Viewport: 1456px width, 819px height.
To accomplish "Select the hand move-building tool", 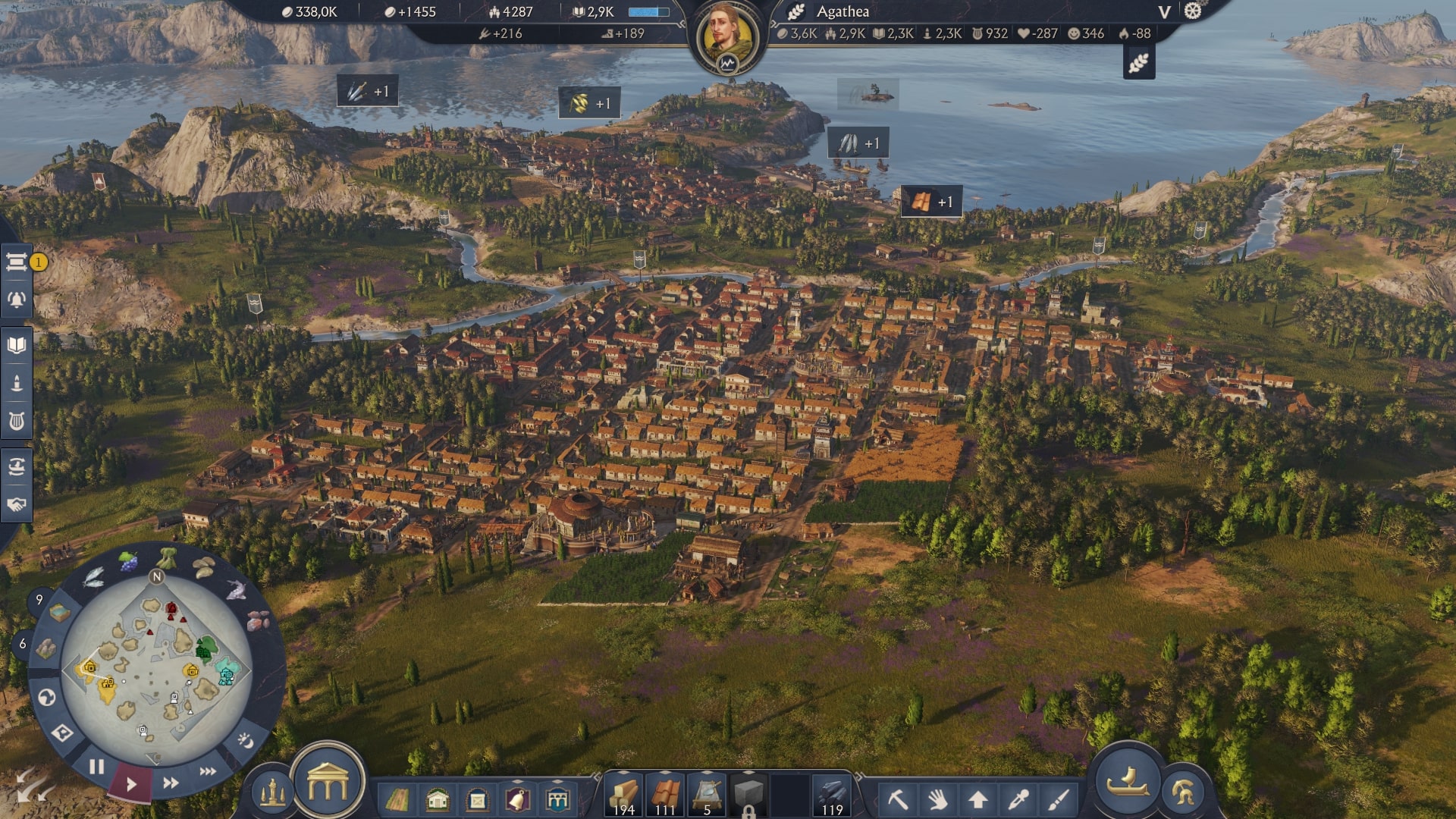I will (938, 799).
